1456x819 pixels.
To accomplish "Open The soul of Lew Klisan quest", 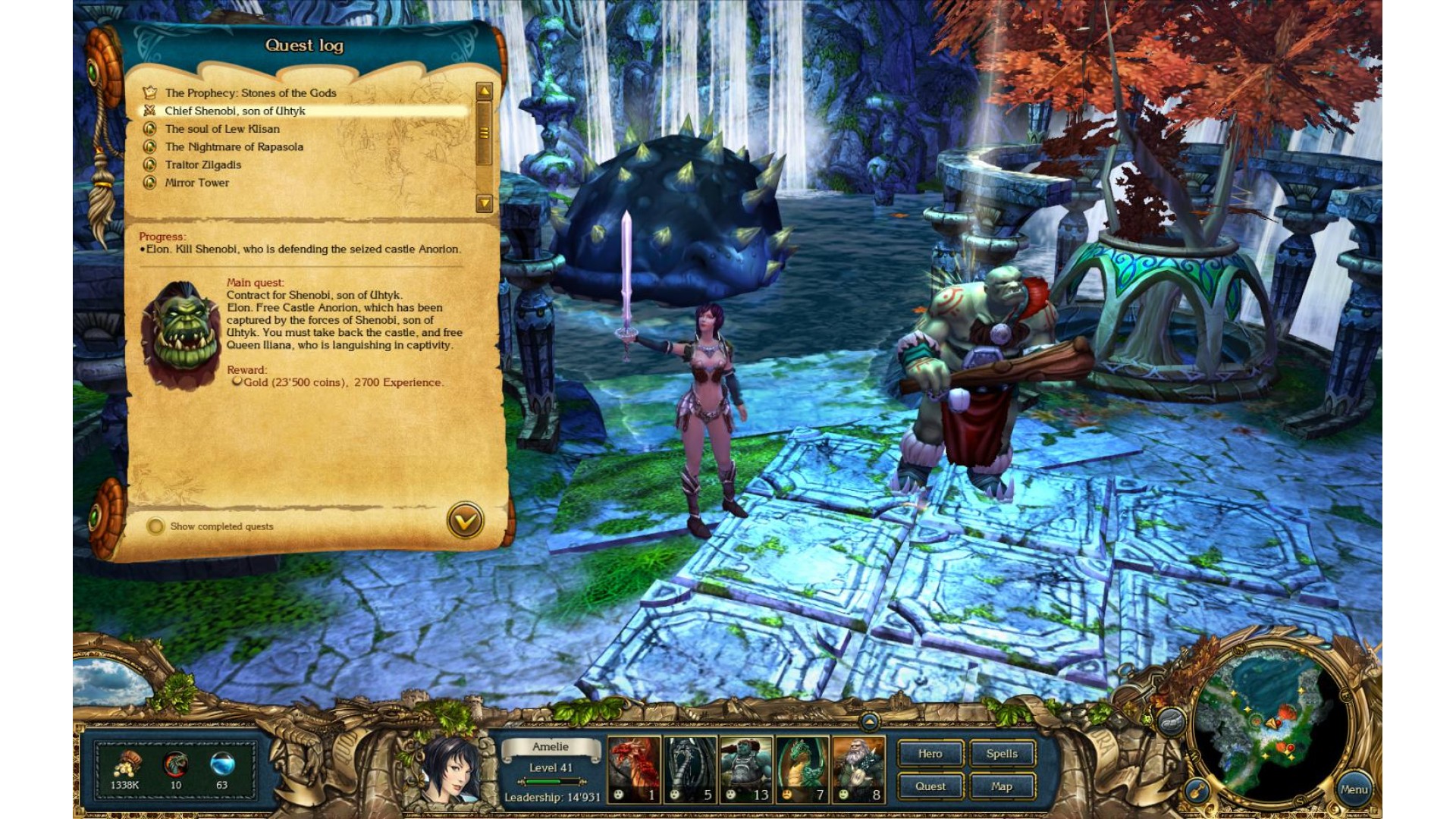I will point(222,129).
